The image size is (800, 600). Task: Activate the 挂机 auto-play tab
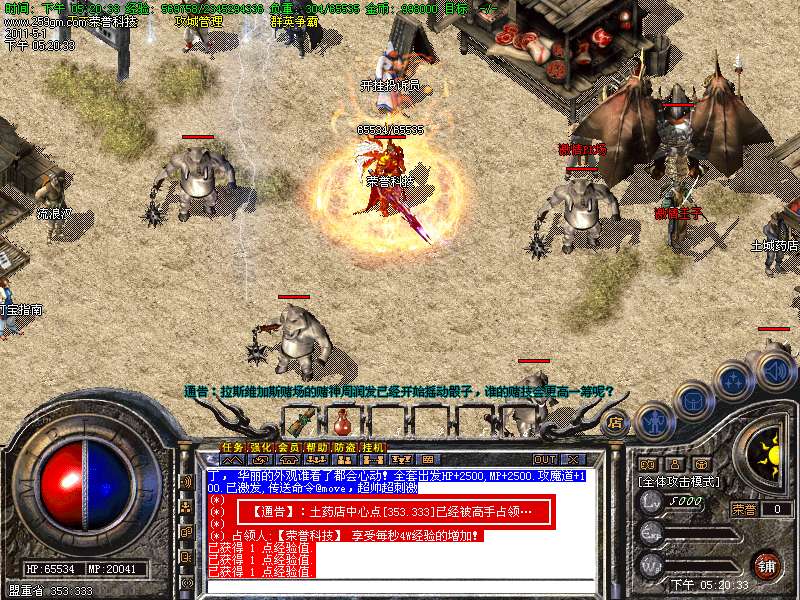[x=372, y=447]
